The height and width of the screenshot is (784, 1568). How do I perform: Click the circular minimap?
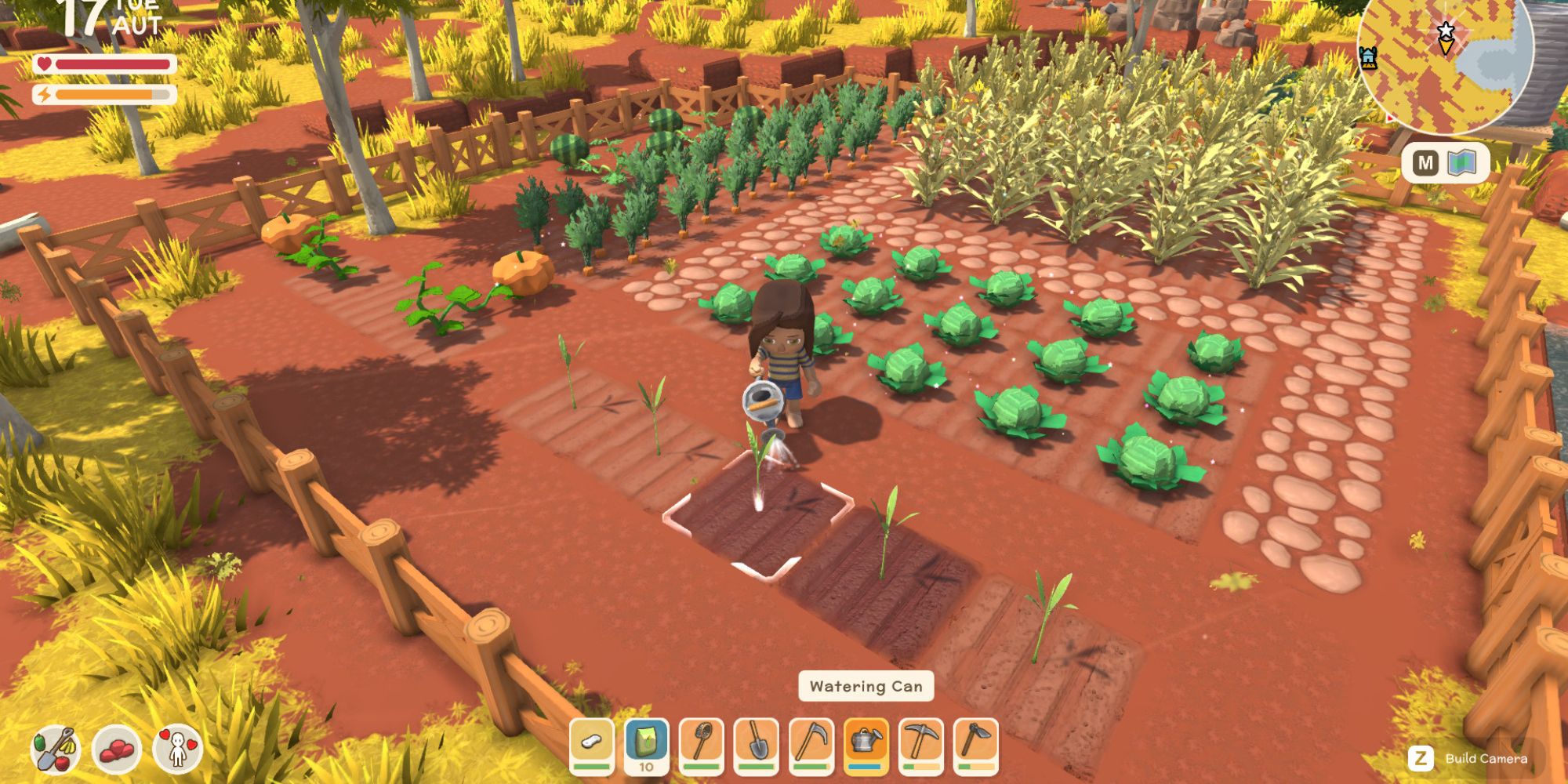click(1446, 59)
